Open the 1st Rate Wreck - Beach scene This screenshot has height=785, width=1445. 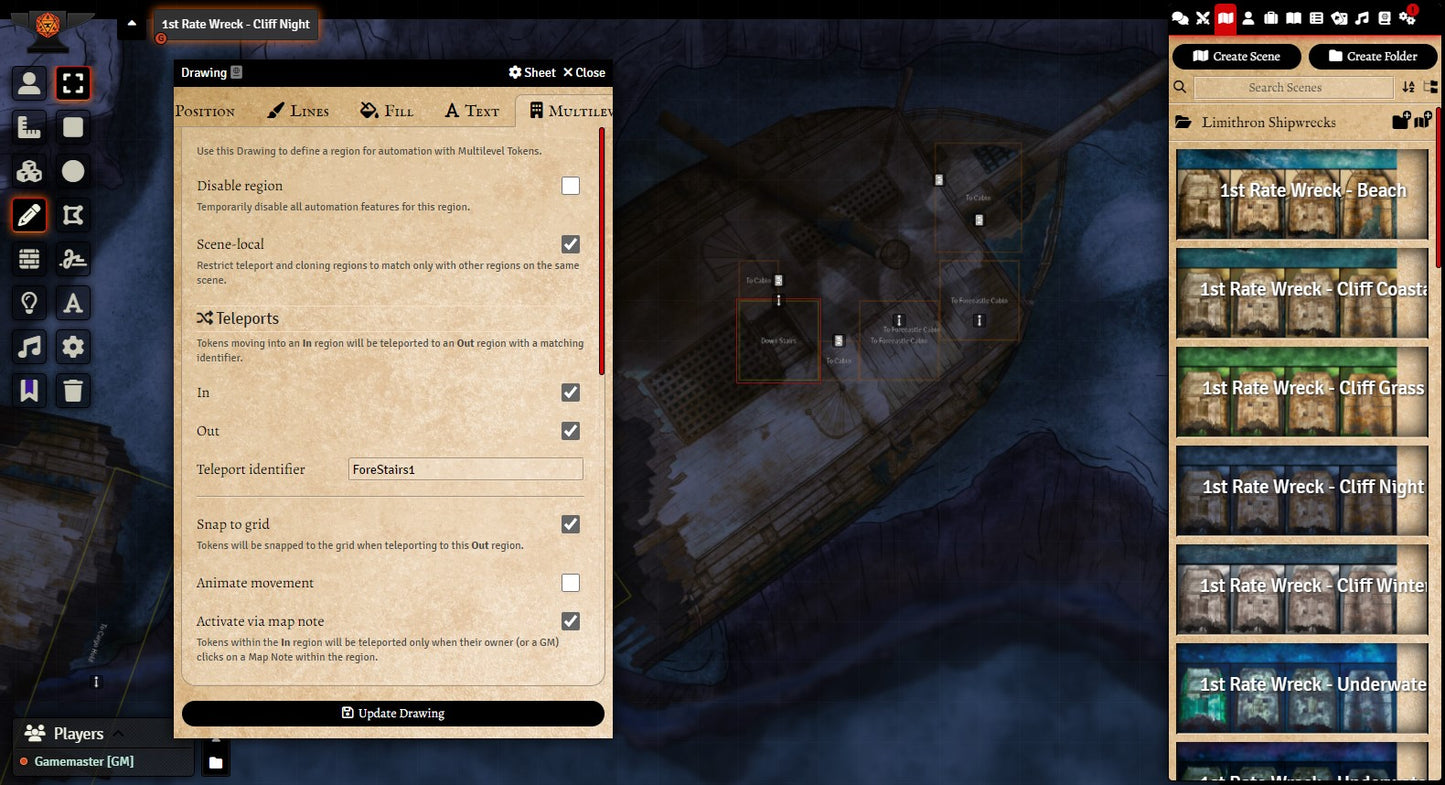1302,194
